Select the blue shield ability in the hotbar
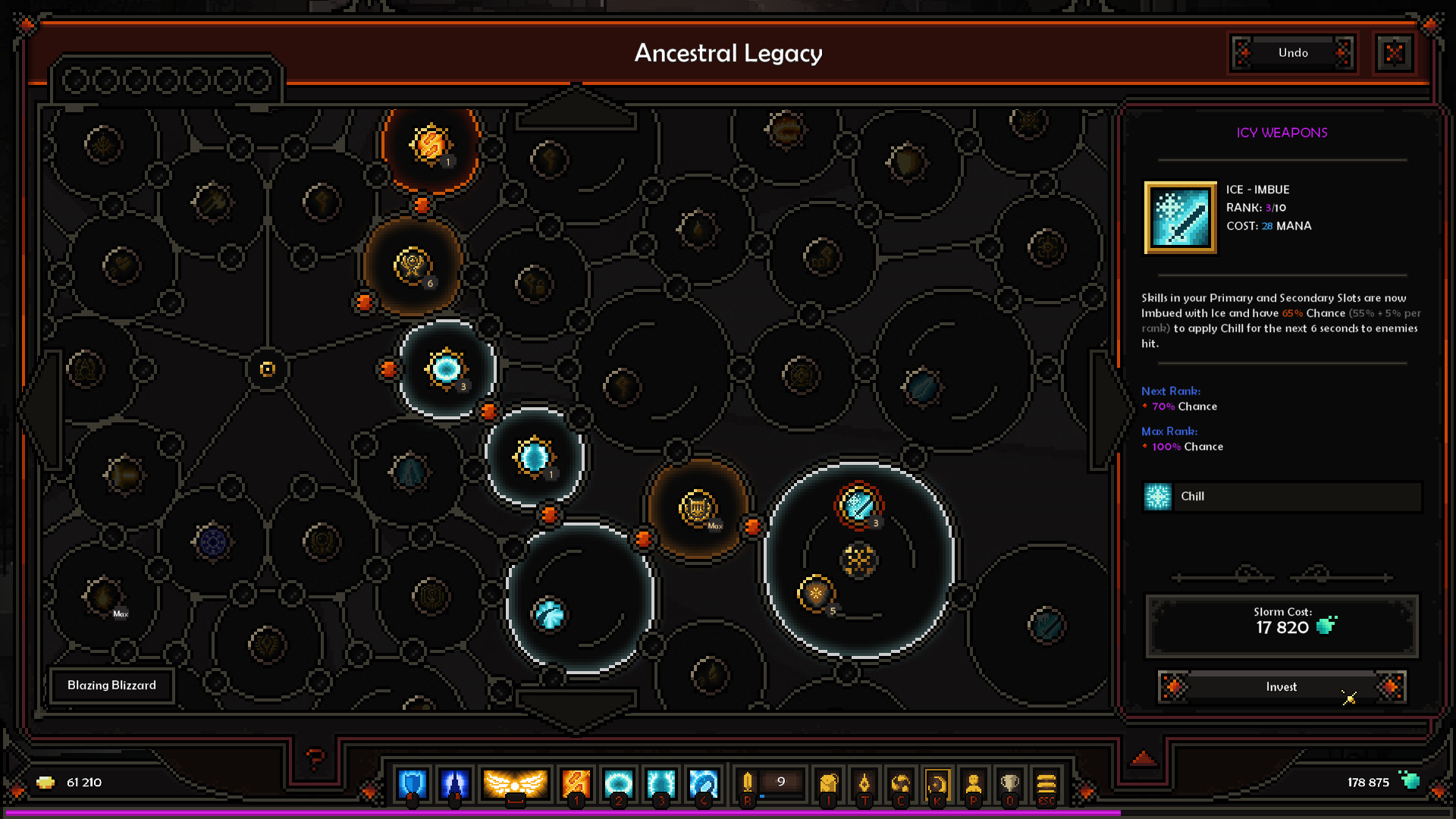 pyautogui.click(x=412, y=783)
